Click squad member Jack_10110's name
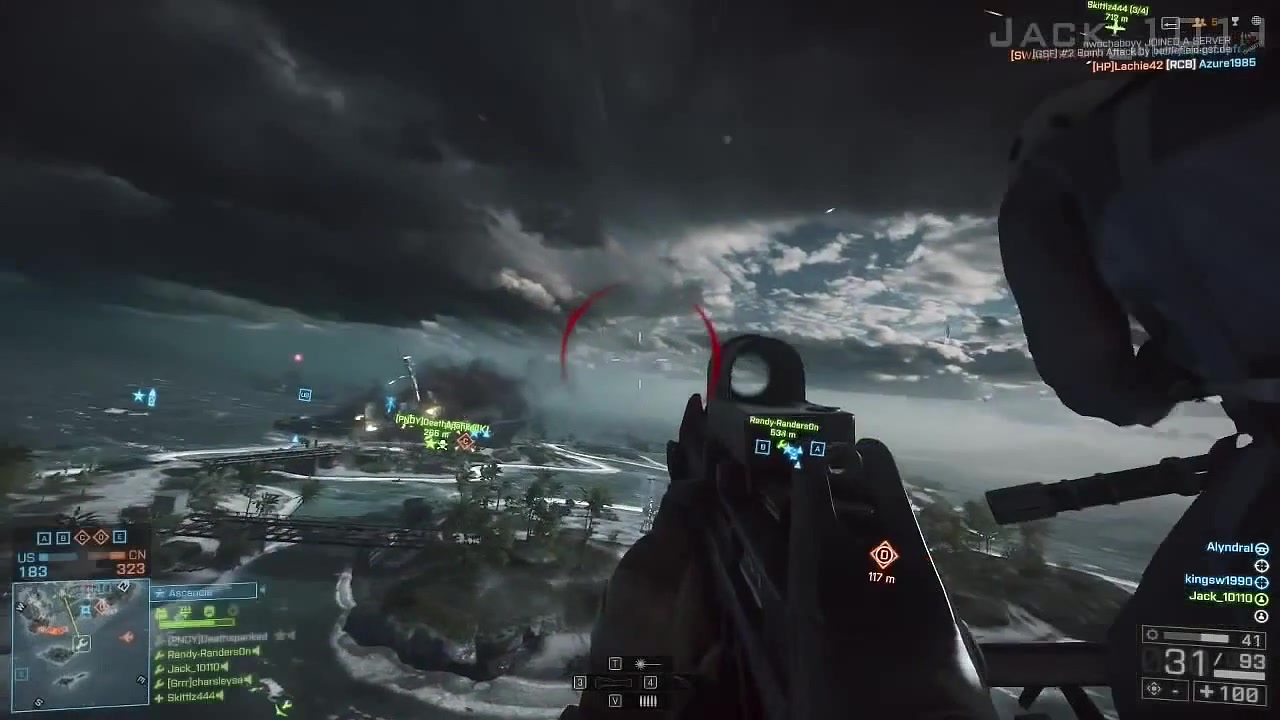Image resolution: width=1280 pixels, height=720 pixels. 194,667
